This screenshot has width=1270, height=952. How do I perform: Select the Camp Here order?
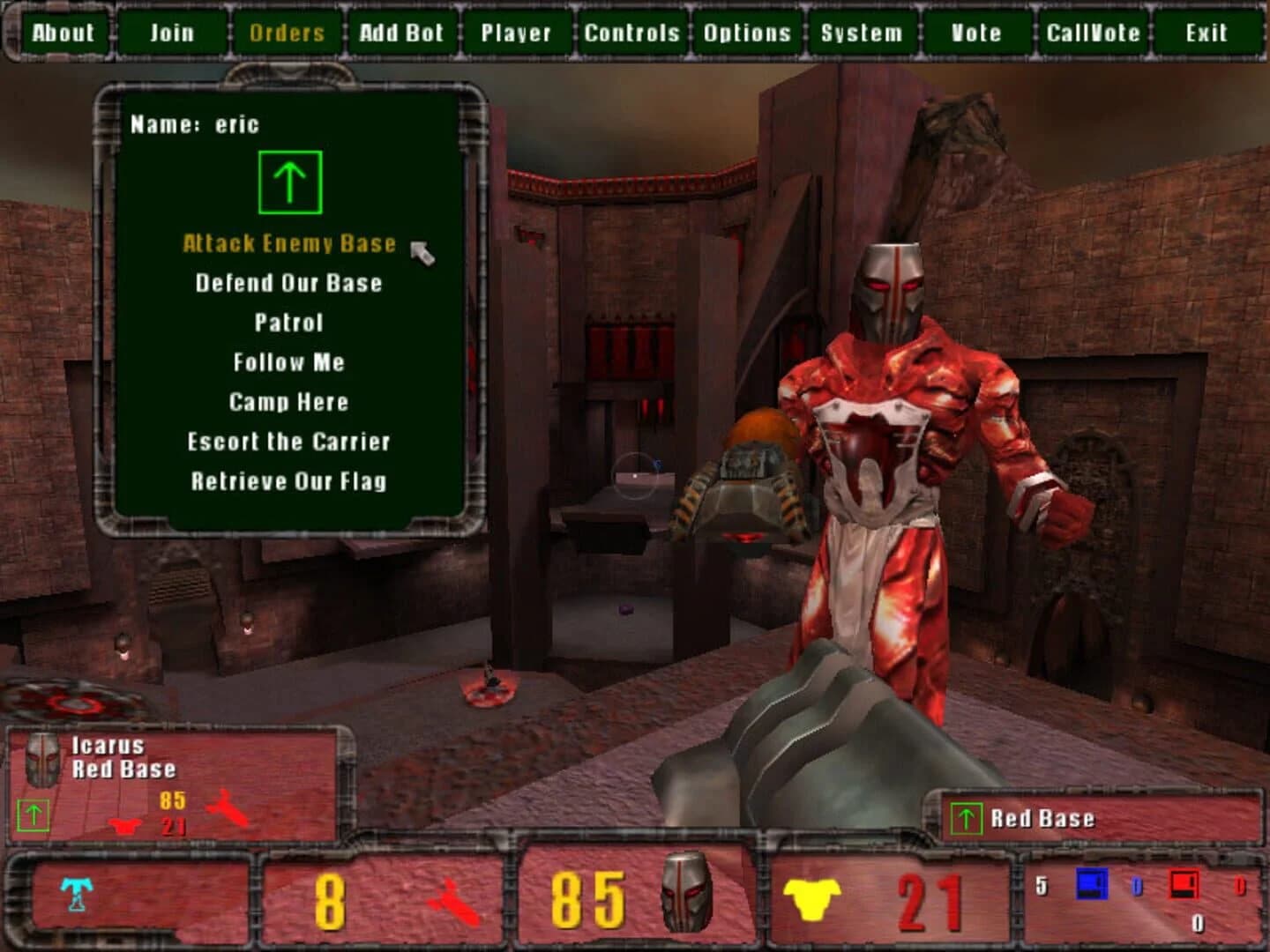click(x=288, y=401)
